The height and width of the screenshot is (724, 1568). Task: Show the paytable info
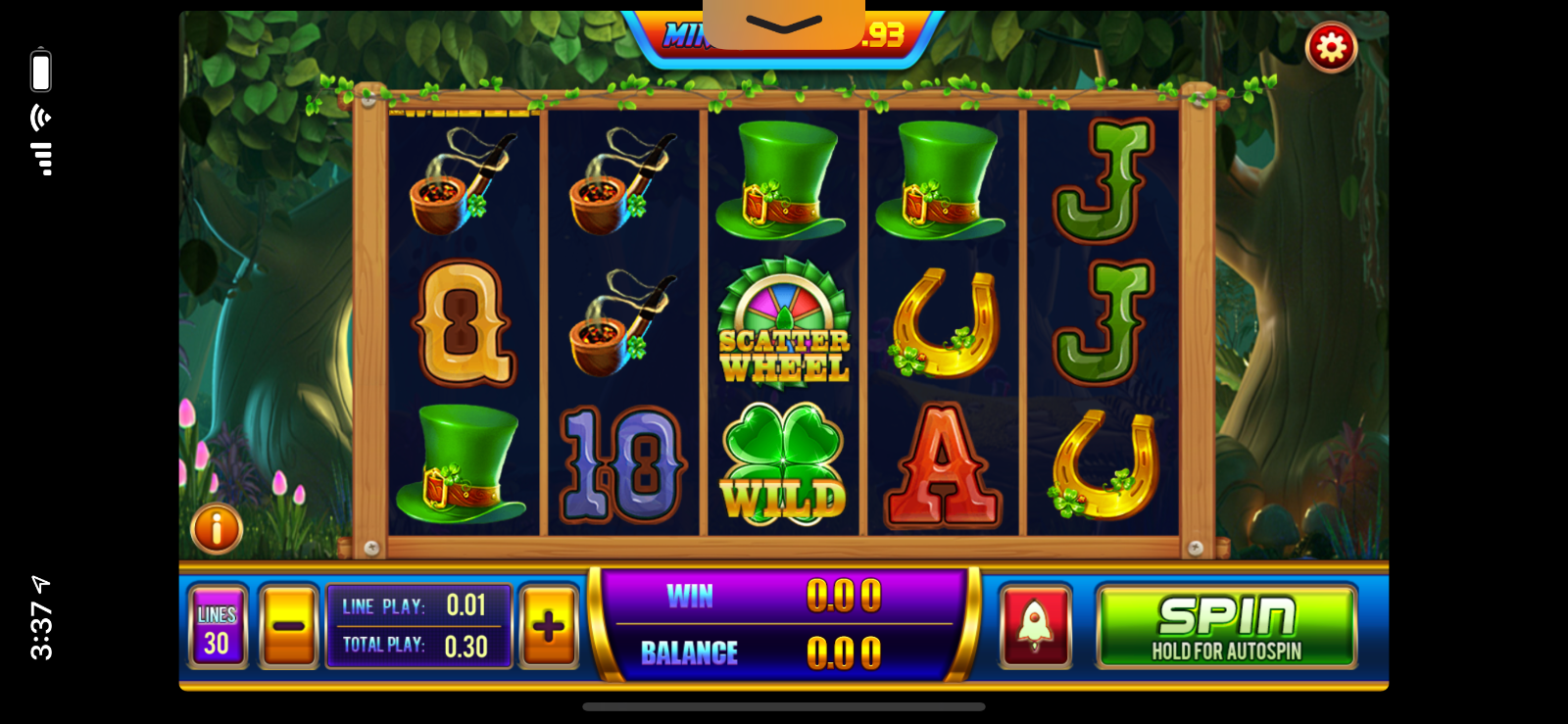[x=217, y=529]
